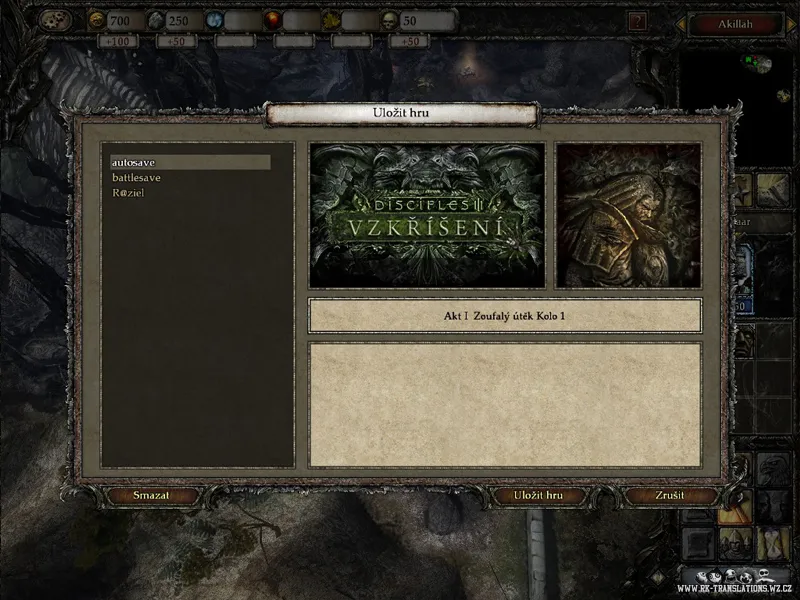
Task: Click the armored hero portrait image
Action: pyautogui.click(x=628, y=214)
